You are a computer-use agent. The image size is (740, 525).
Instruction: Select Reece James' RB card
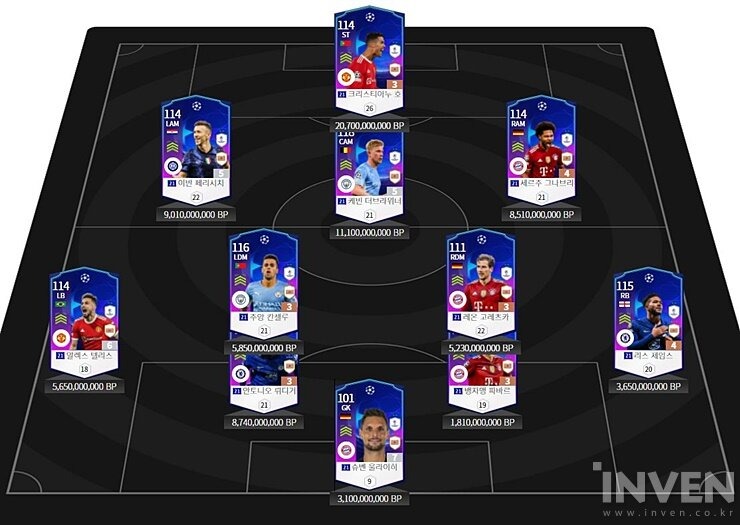click(x=648, y=318)
